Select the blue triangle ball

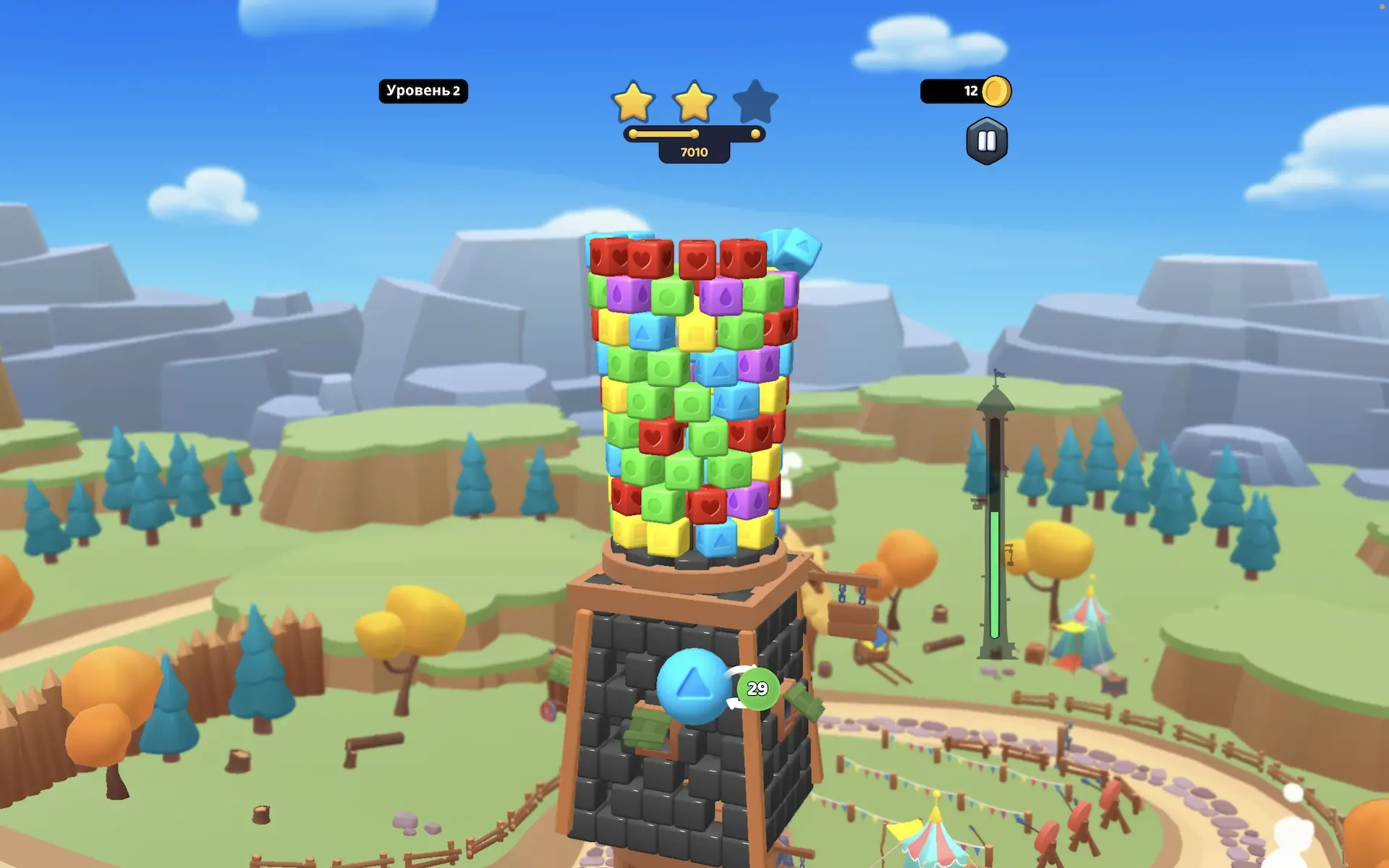point(692,685)
